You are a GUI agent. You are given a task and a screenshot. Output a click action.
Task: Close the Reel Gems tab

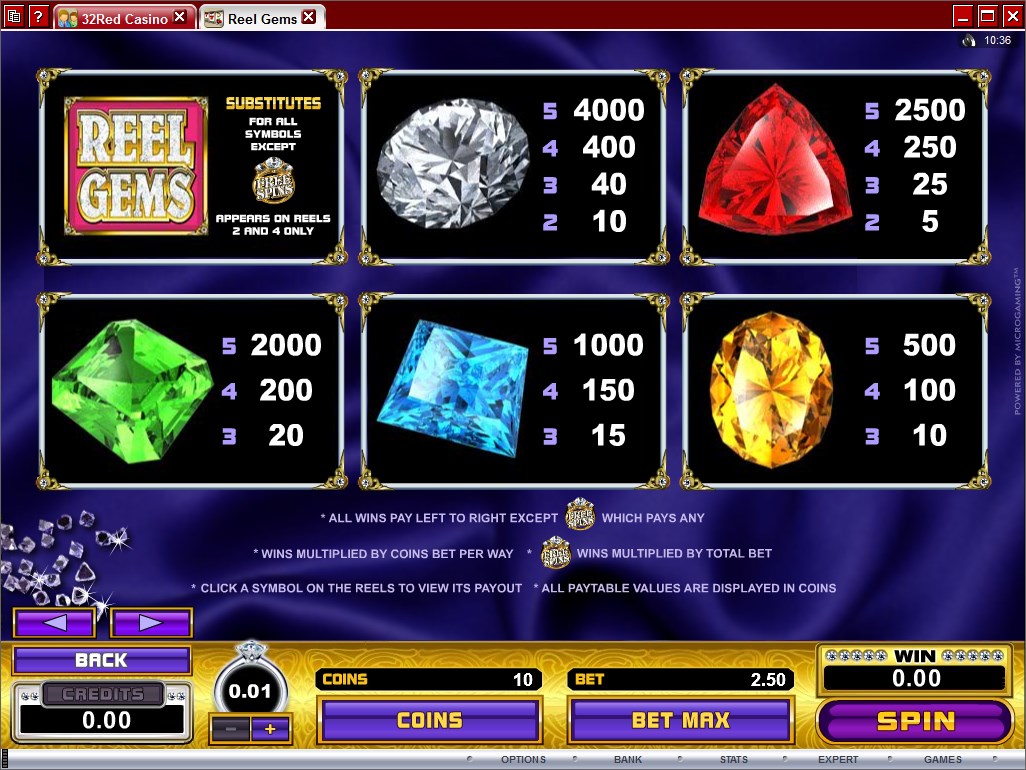[x=309, y=17]
